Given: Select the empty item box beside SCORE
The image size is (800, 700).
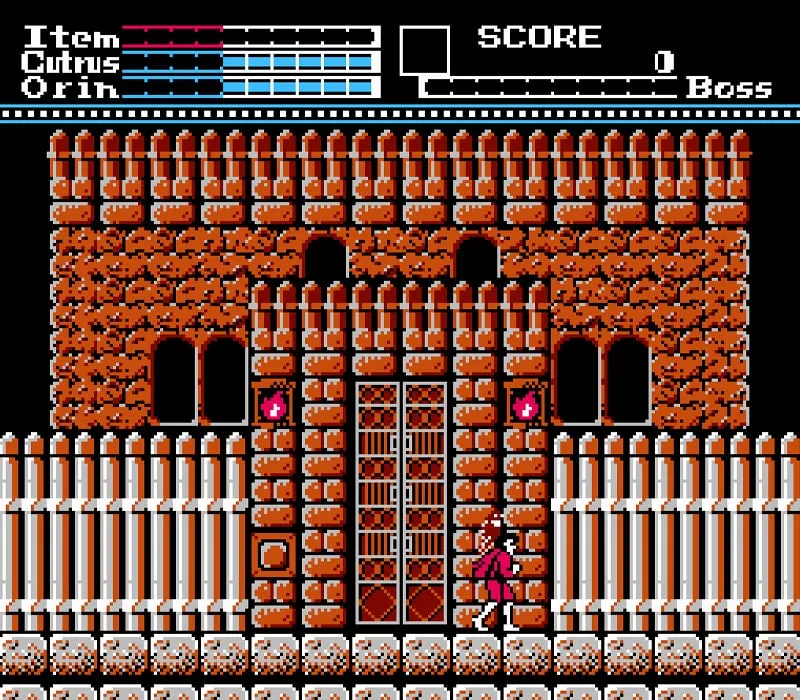Looking at the screenshot, I should [x=424, y=50].
